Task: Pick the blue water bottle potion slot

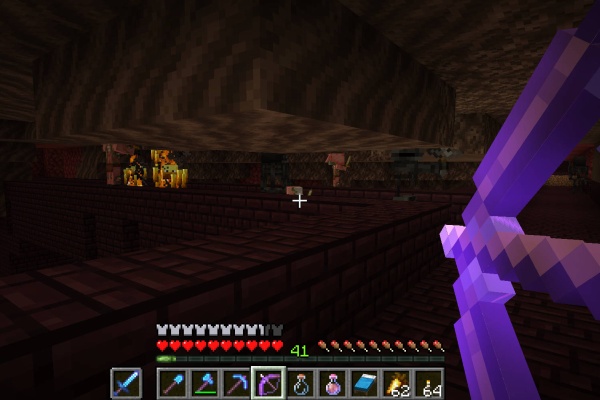Action: pos(300,384)
